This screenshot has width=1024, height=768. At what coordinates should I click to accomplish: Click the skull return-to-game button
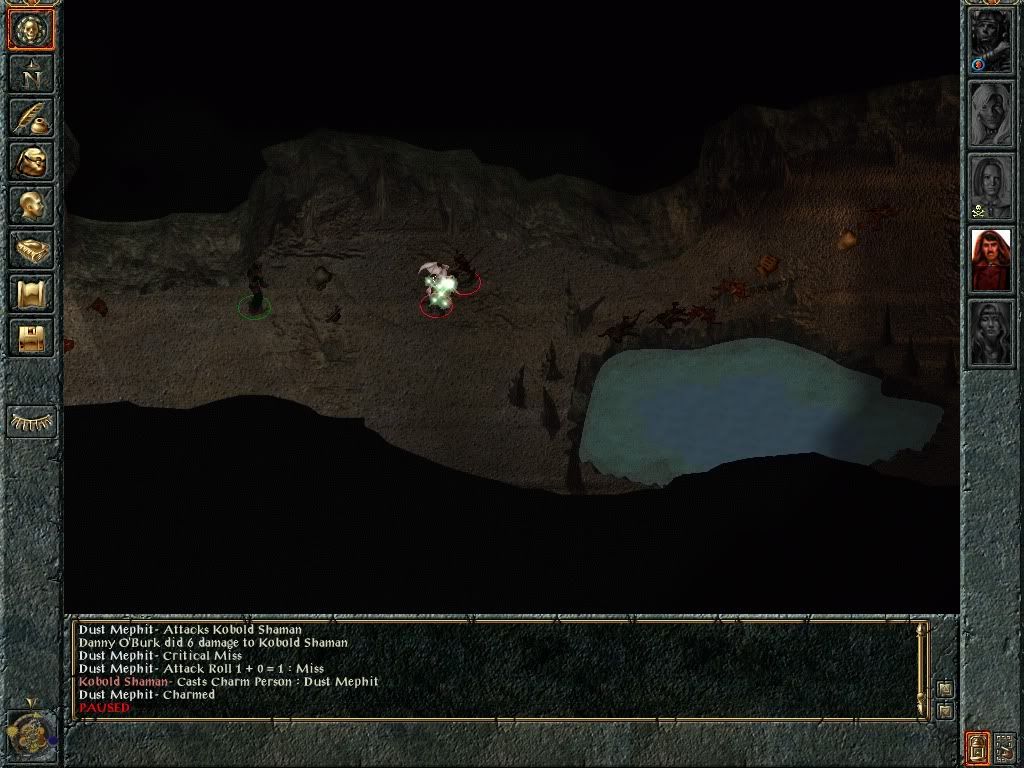[x=32, y=30]
